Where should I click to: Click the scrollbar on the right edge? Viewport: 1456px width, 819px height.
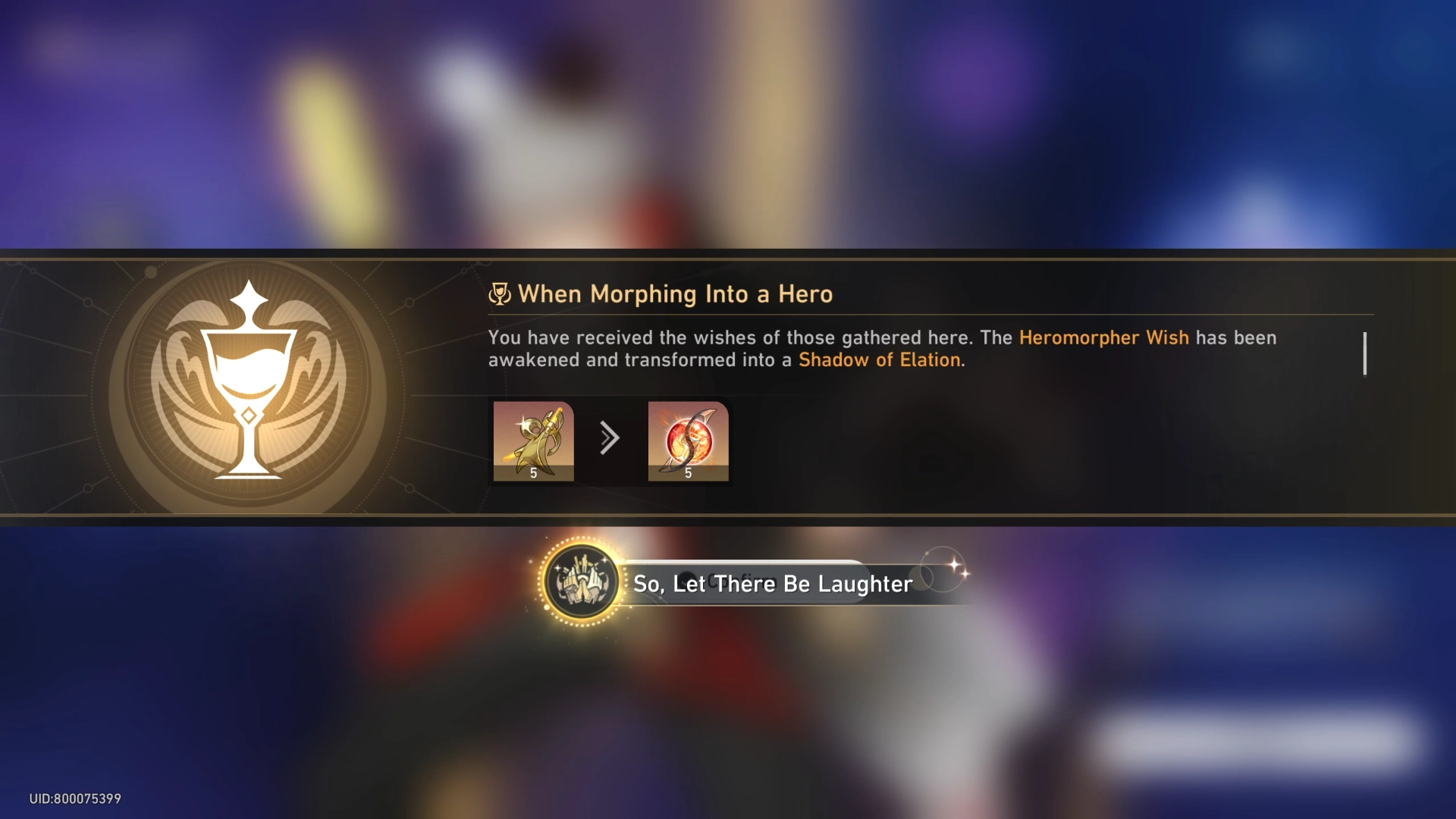tap(1364, 354)
